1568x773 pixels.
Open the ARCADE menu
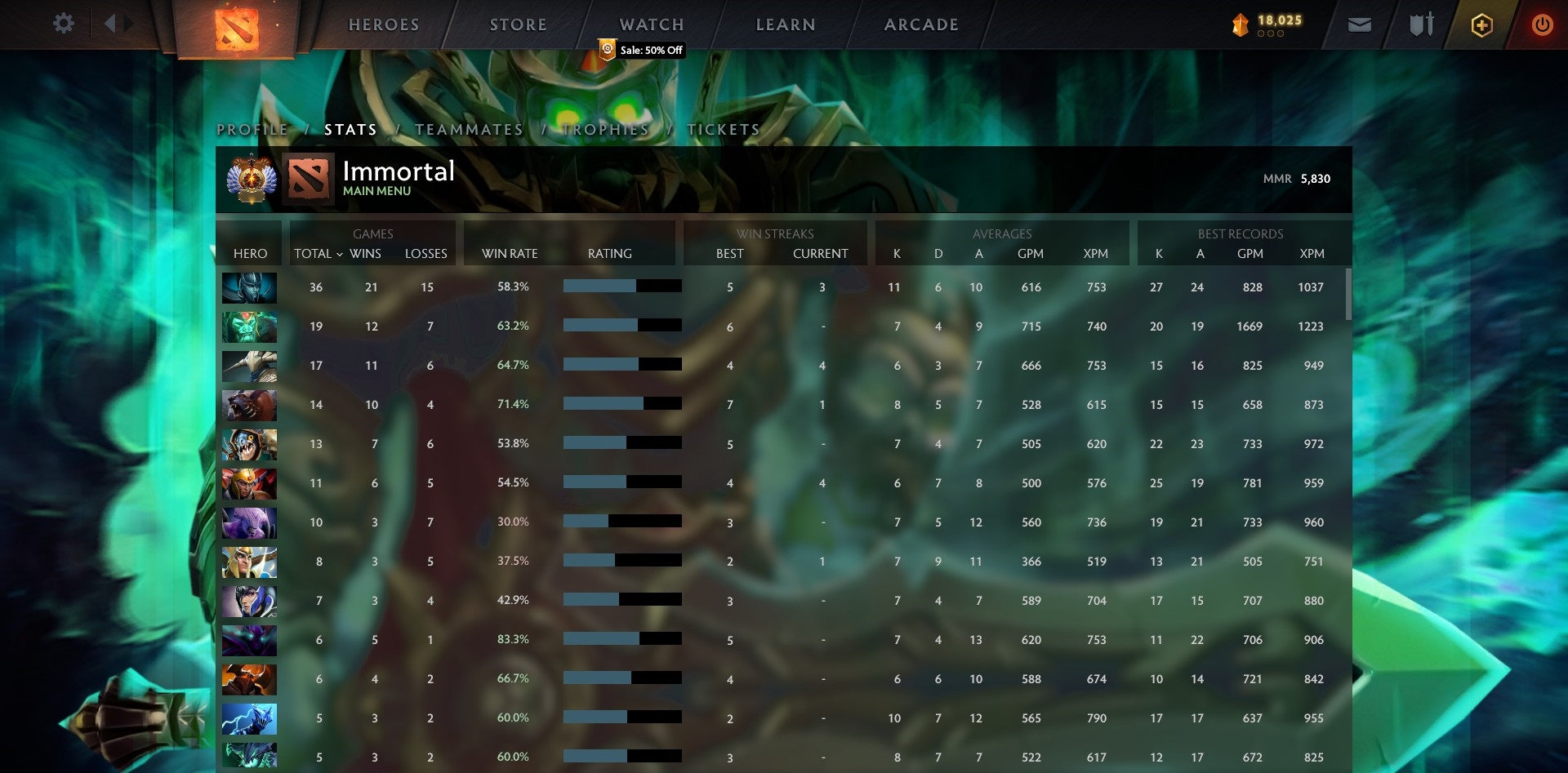(921, 24)
